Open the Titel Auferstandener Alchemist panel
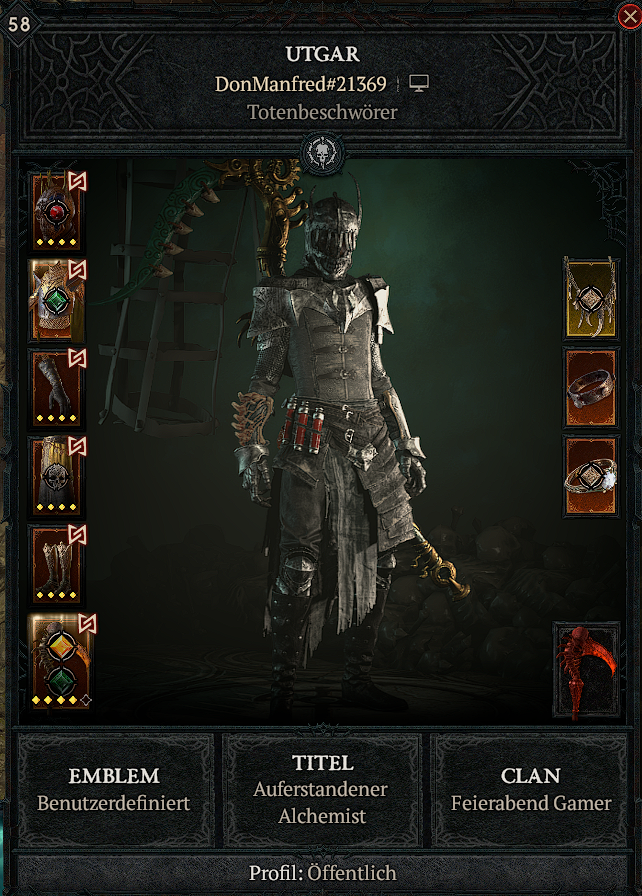The width and height of the screenshot is (642, 896). (321, 789)
